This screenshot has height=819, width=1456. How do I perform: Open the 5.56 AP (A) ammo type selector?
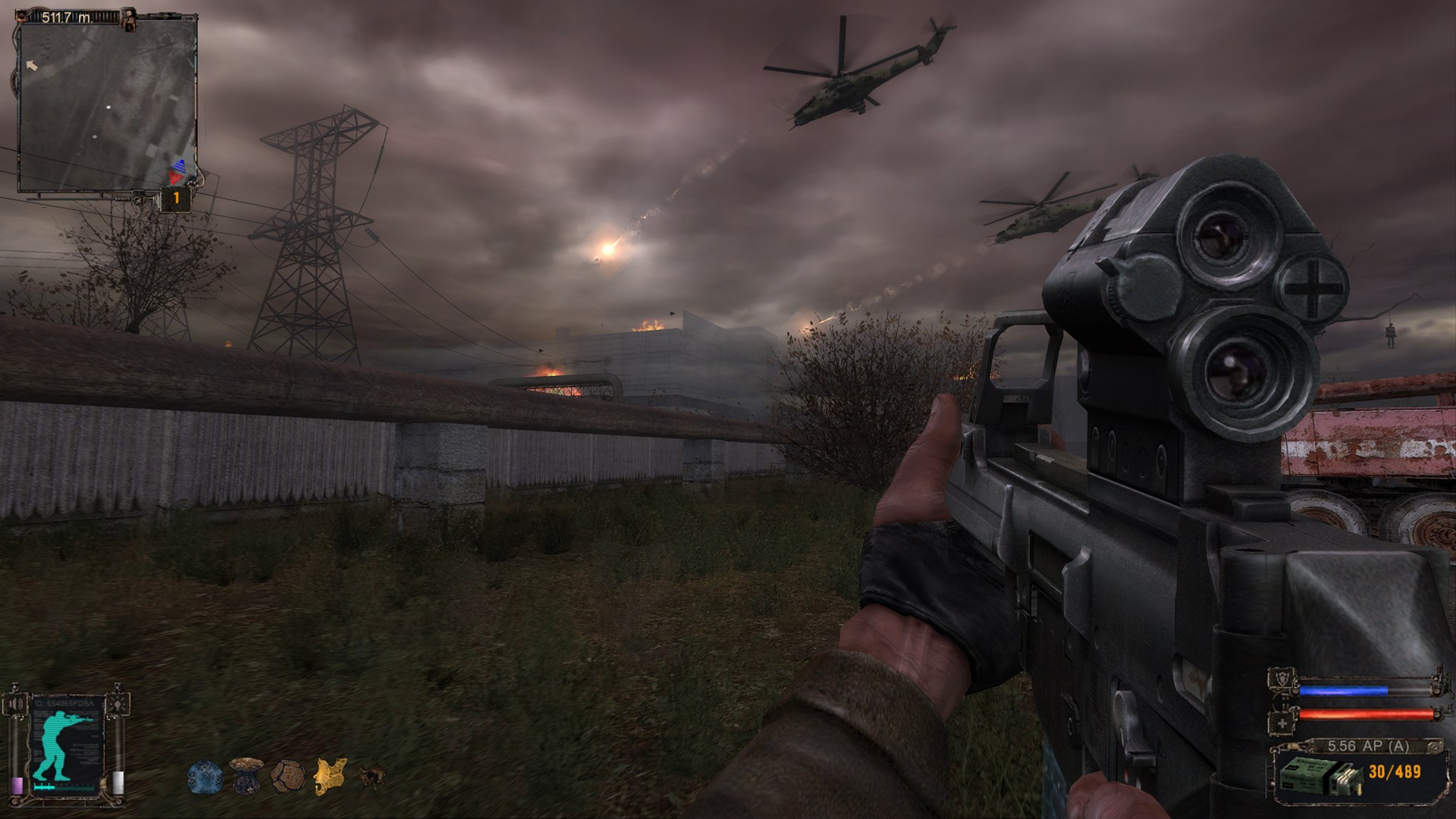[x=1368, y=746]
